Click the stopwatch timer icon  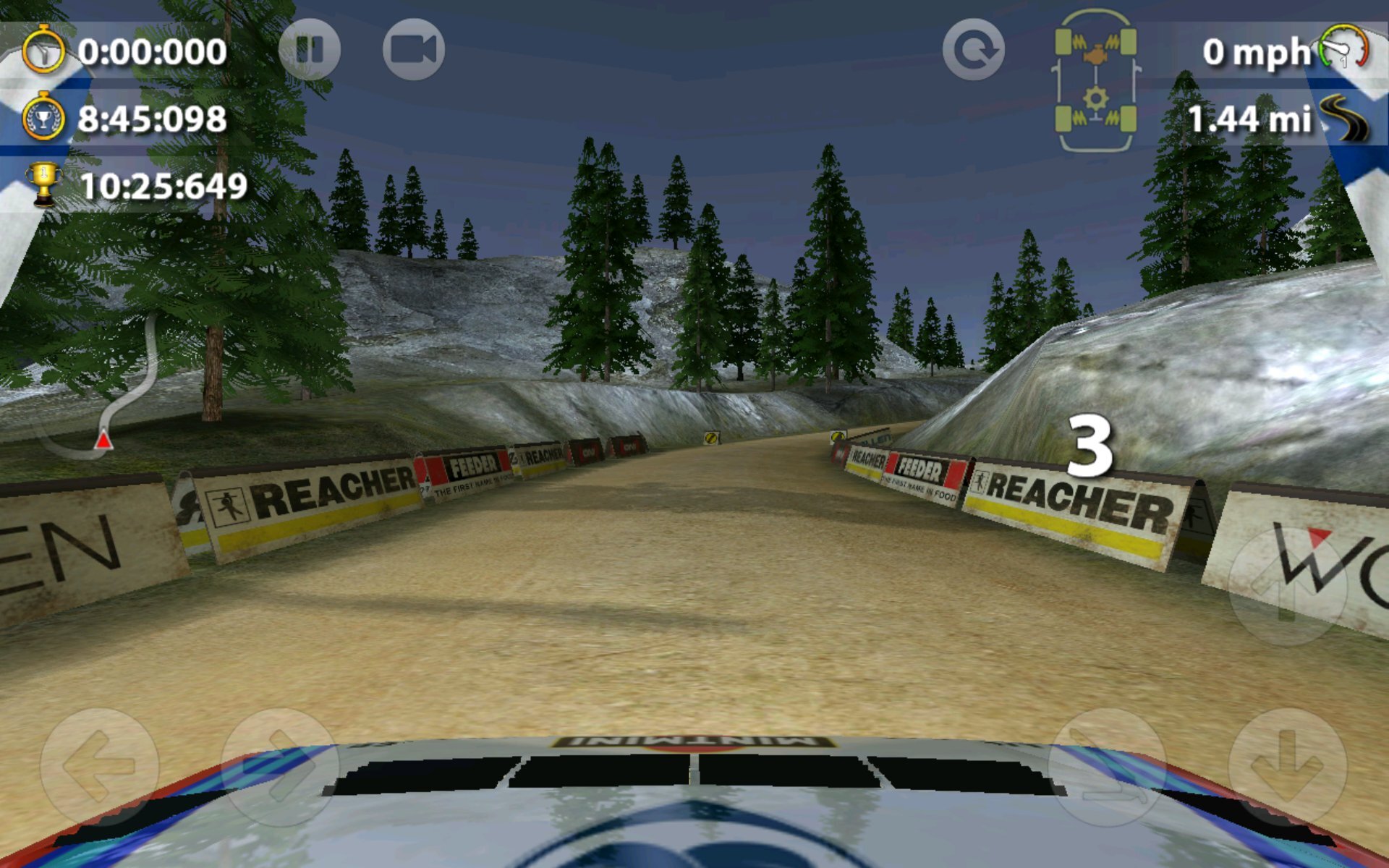tap(46, 49)
